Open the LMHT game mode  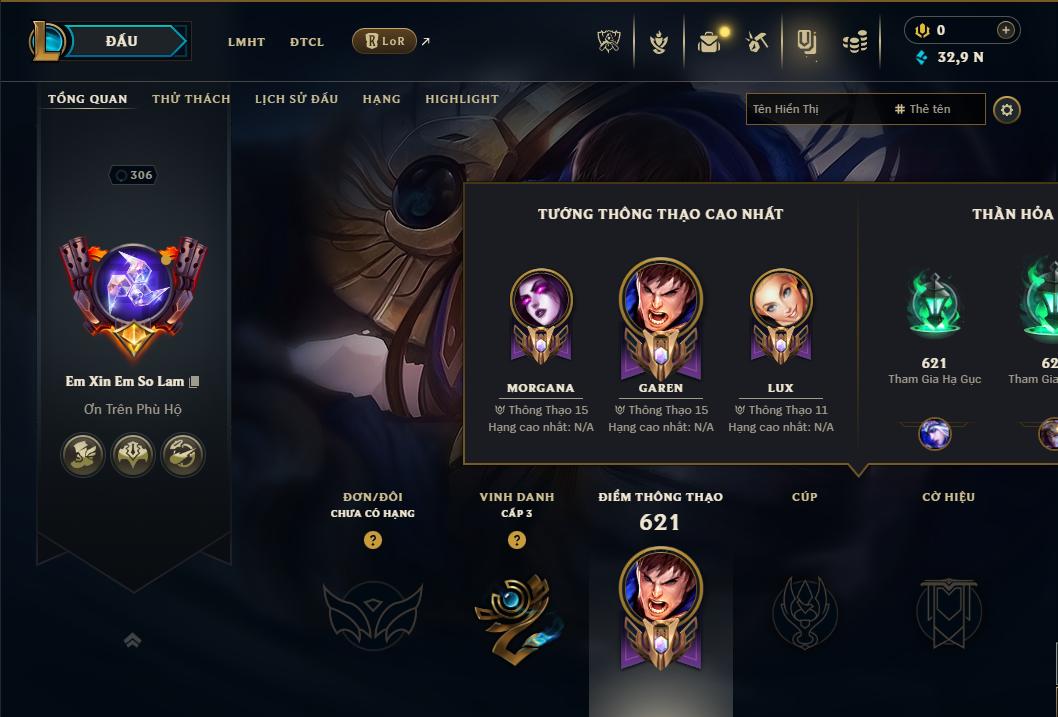pyautogui.click(x=246, y=42)
